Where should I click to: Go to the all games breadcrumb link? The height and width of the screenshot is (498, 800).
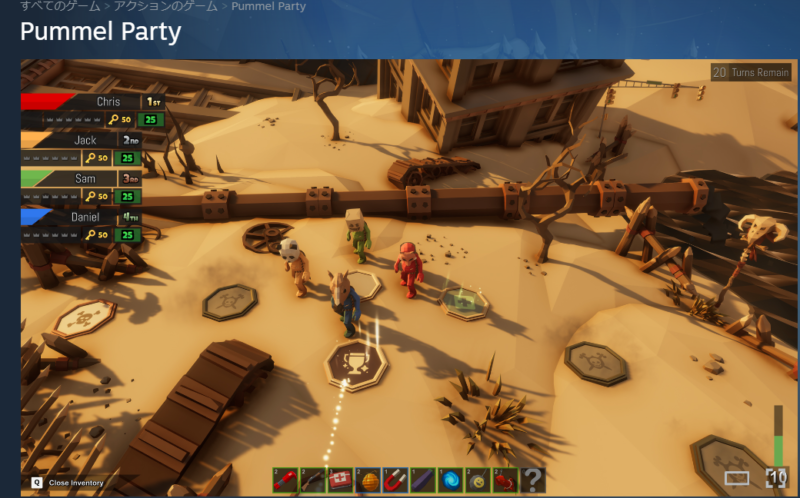(x=59, y=6)
